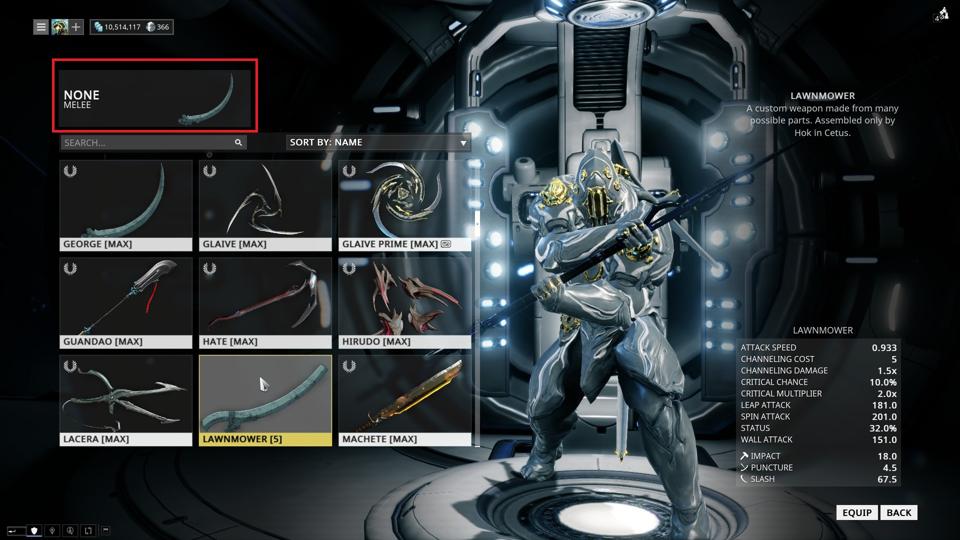Pick the Lacera weapon tile
The image size is (960, 540).
(x=126, y=400)
